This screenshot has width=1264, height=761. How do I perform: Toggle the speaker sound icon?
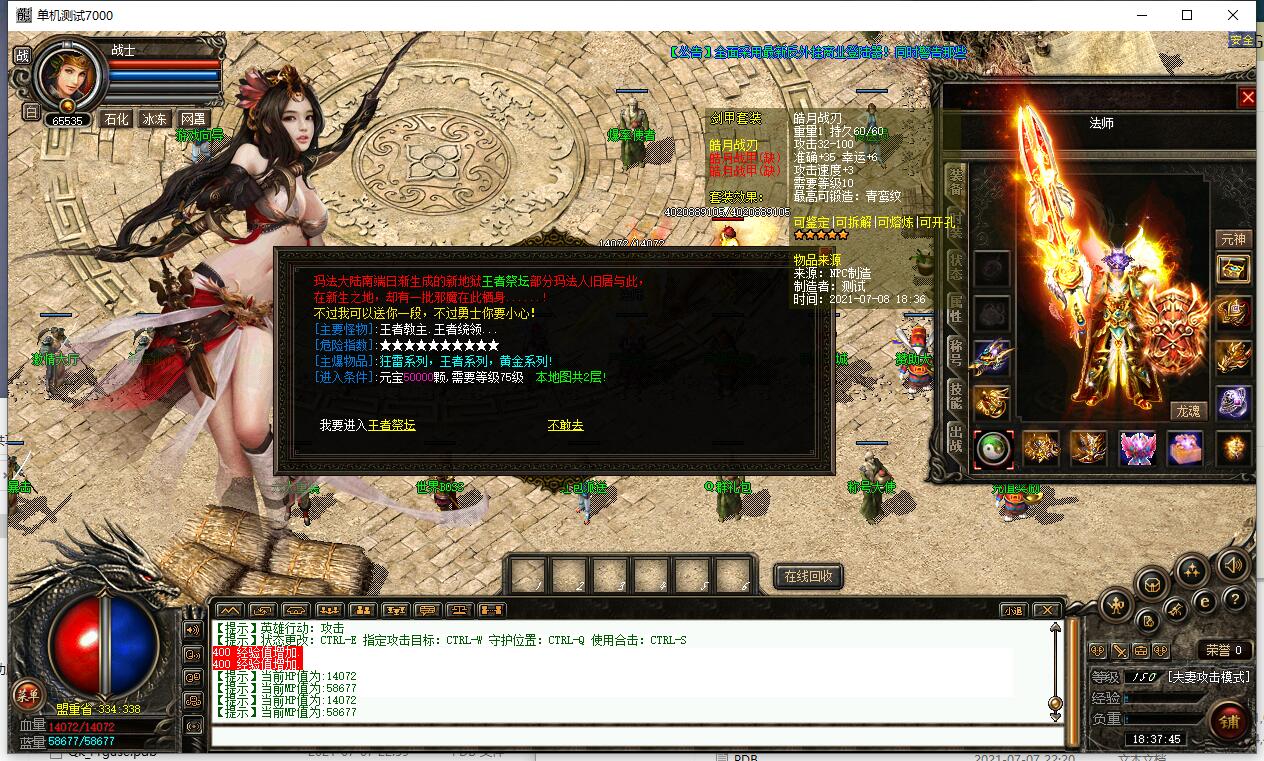pos(1232,564)
